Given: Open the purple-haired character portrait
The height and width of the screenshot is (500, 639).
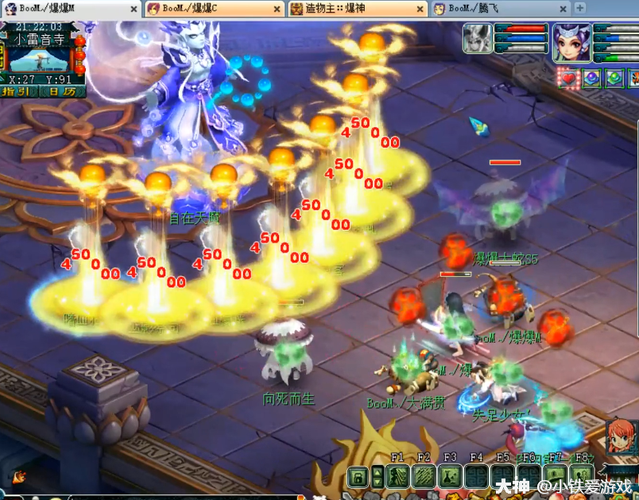Looking at the screenshot, I should [x=572, y=44].
